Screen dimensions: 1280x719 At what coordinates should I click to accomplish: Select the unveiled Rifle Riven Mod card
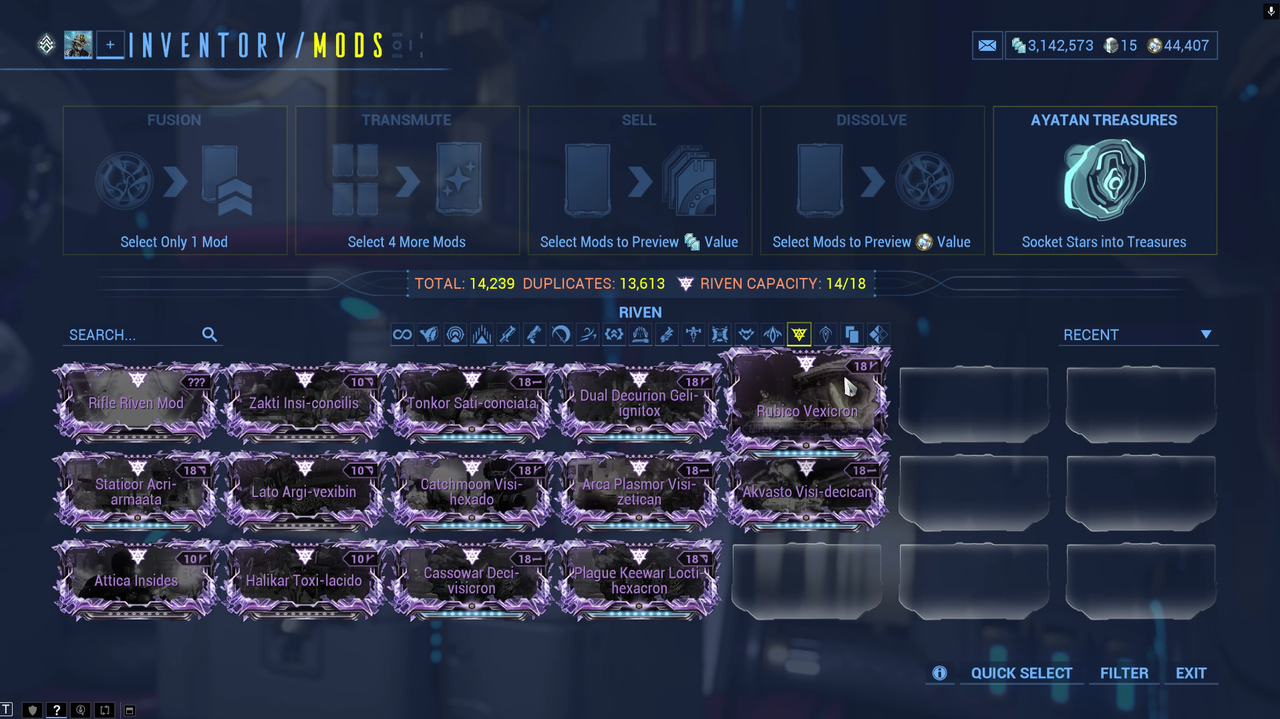pos(136,404)
